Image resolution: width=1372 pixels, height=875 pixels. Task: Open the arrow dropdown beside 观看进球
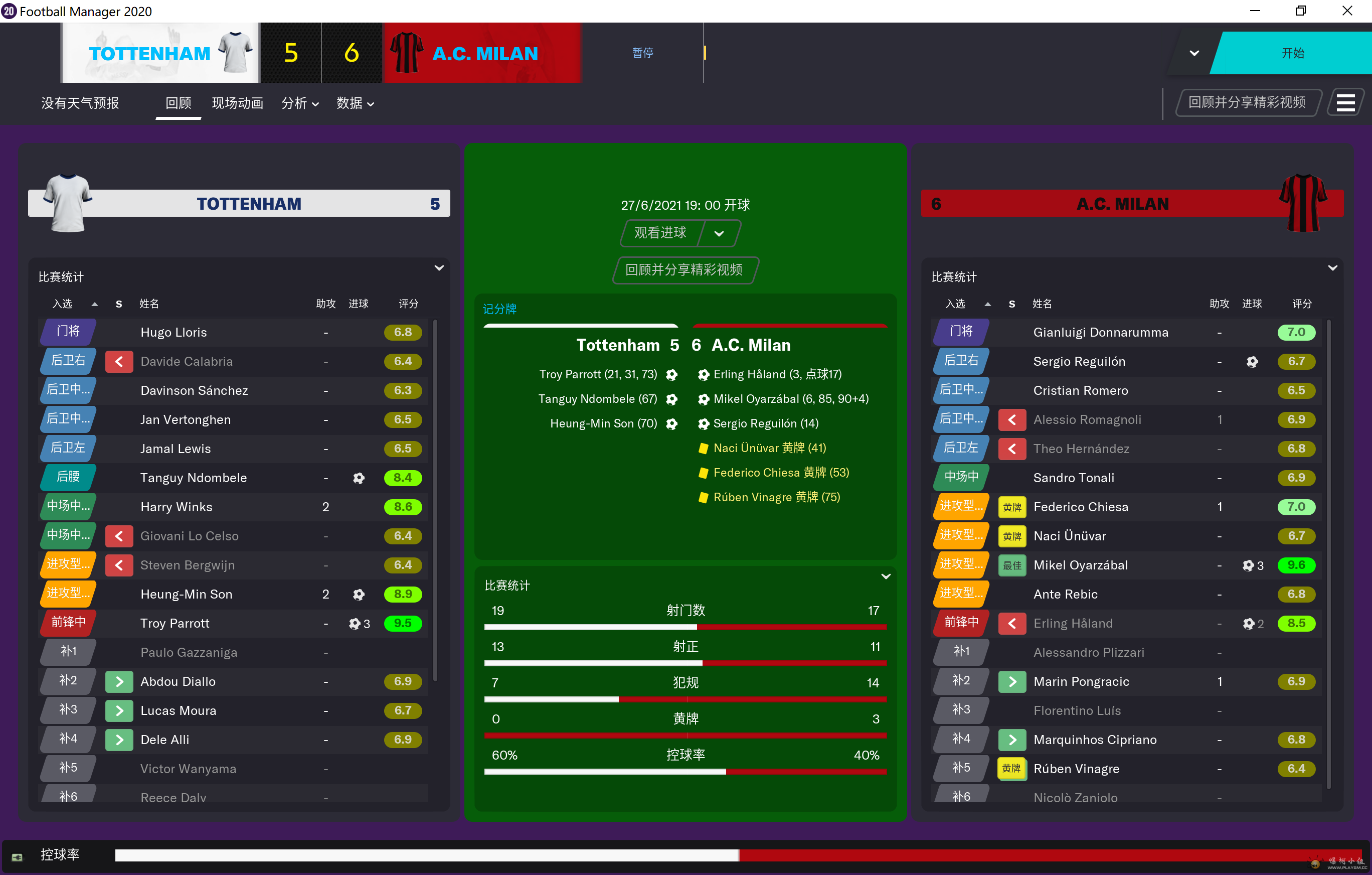[719, 233]
